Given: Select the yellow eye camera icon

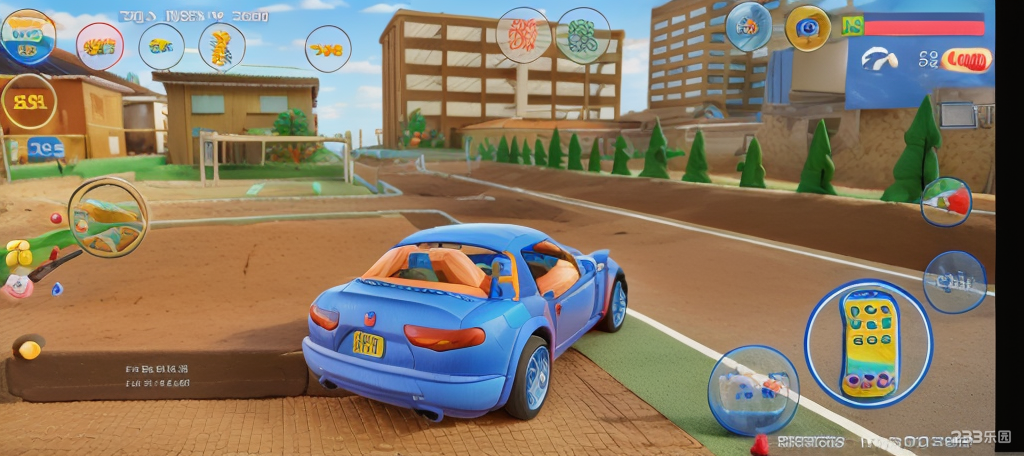Looking at the screenshot, I should click(807, 28).
